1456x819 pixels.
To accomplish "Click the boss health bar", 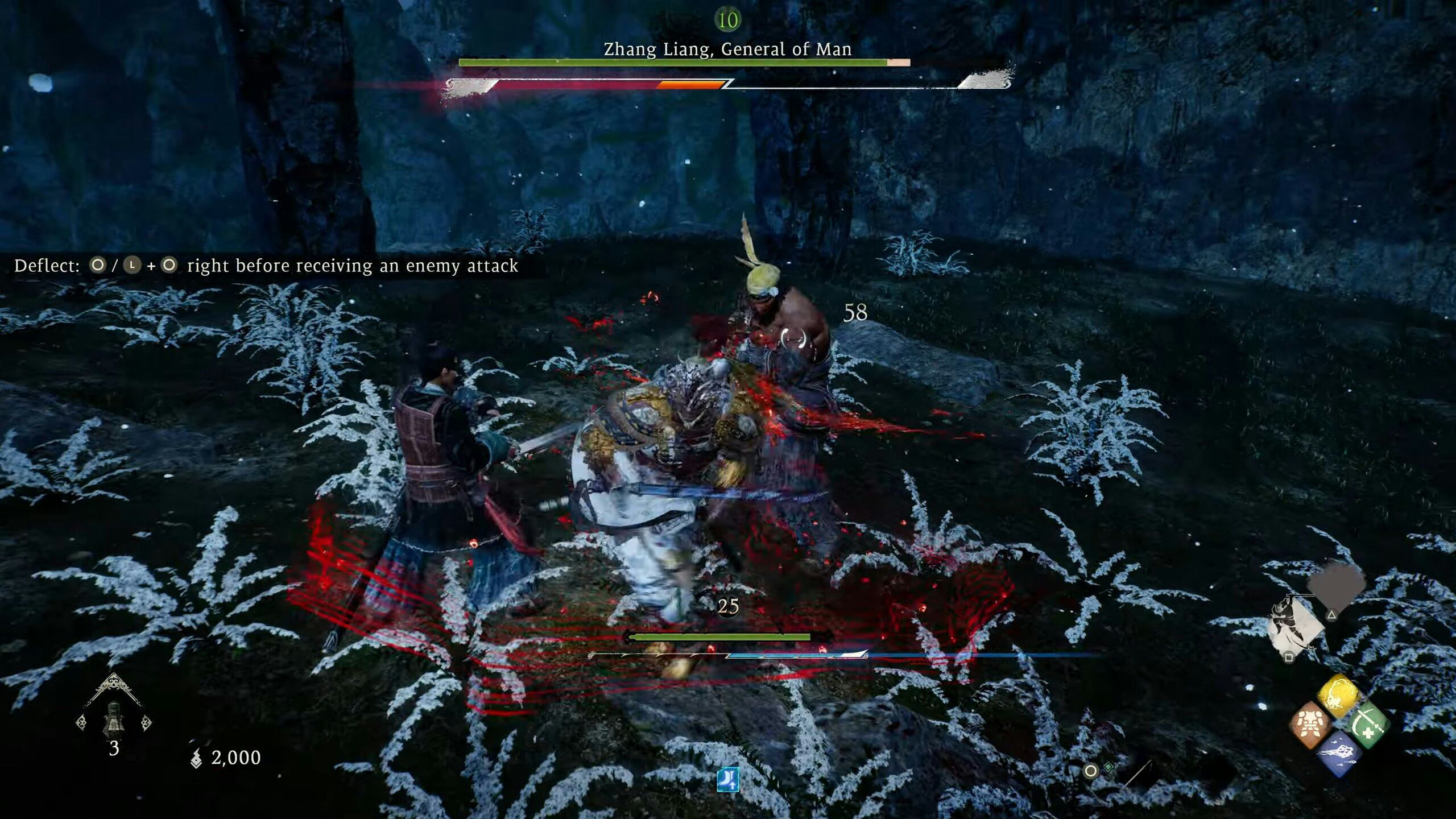I will [682, 63].
